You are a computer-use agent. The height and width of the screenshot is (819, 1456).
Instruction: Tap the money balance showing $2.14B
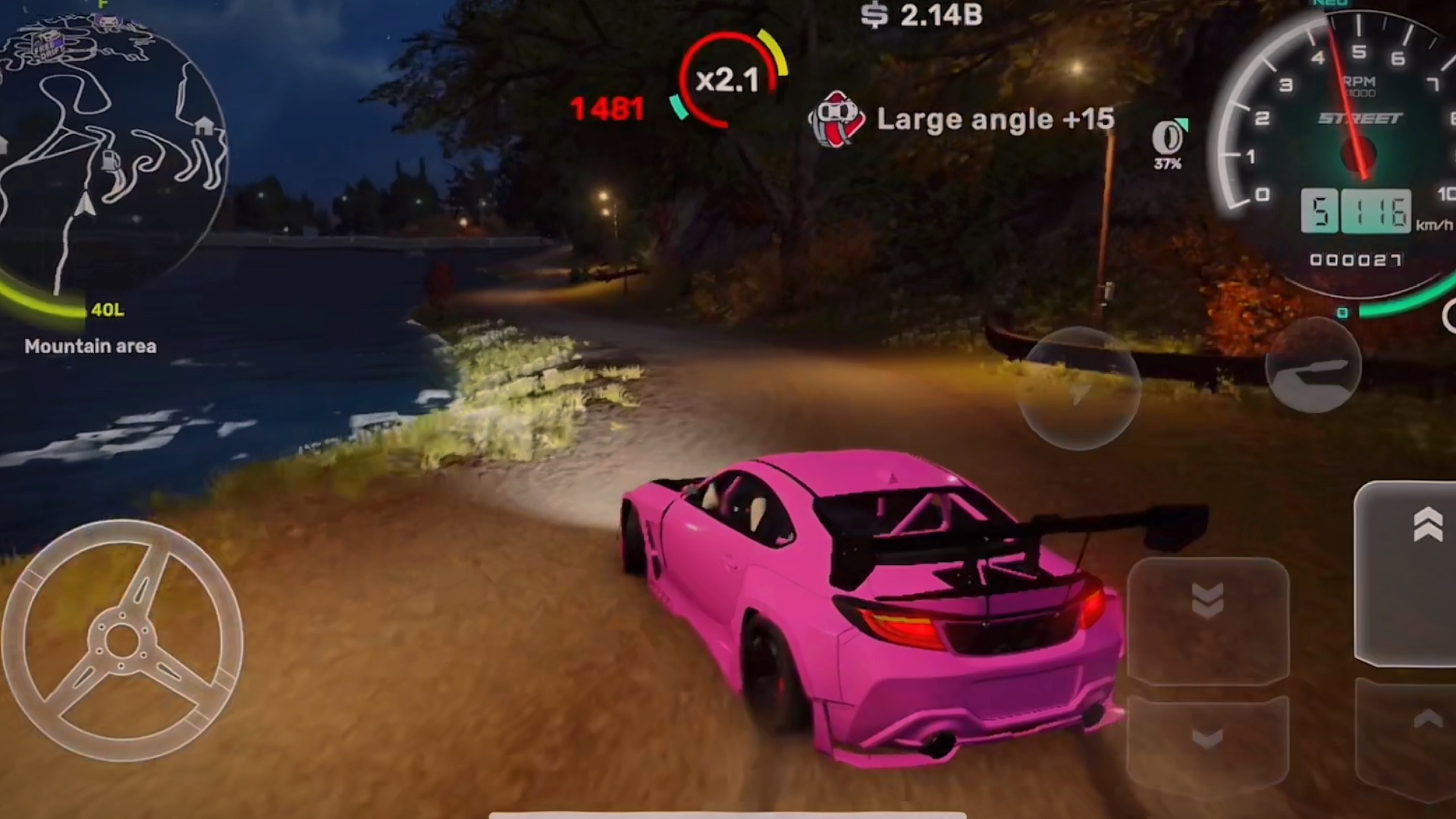[921, 15]
